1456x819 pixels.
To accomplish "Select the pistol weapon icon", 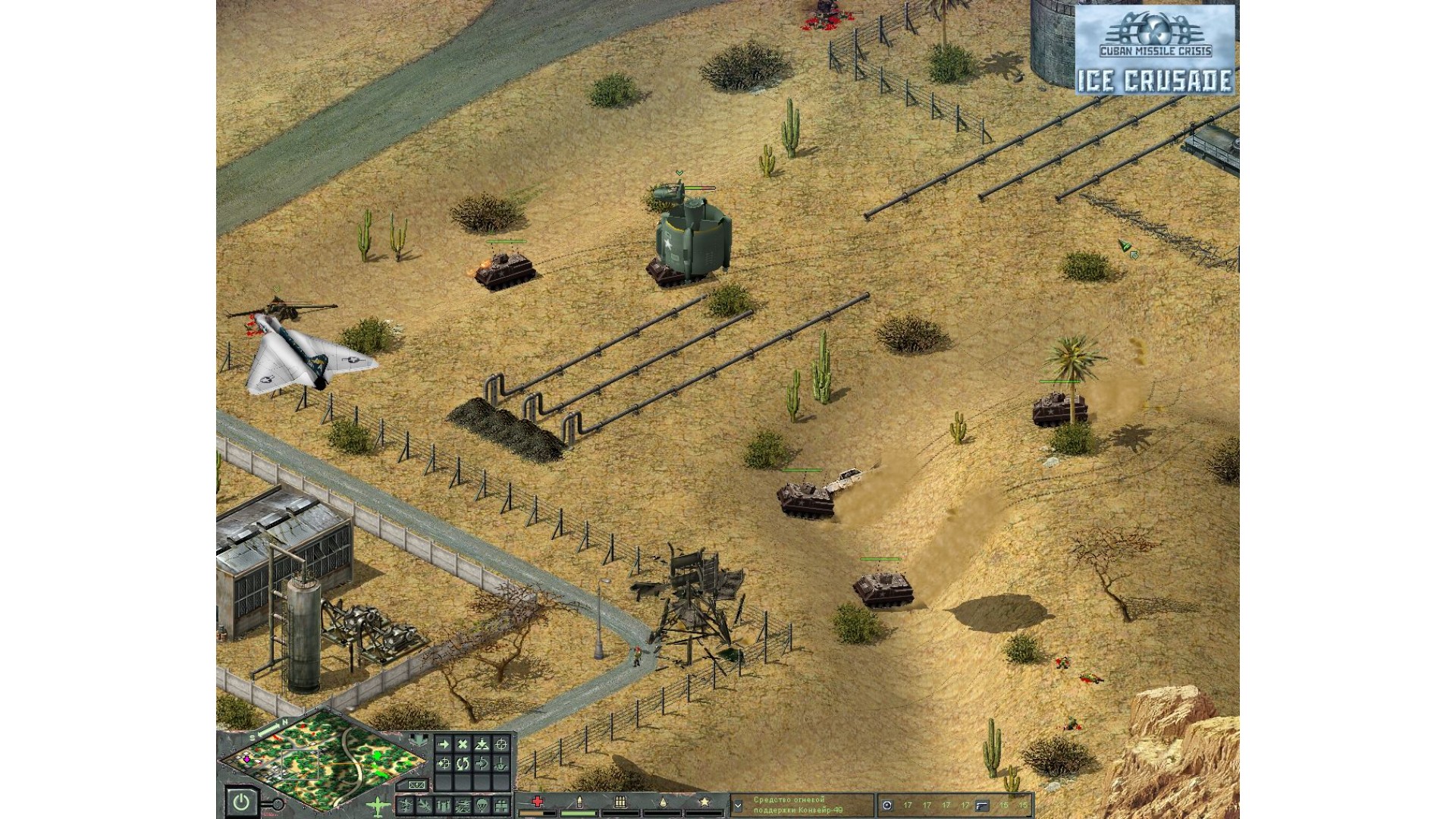I will pyautogui.click(x=982, y=805).
